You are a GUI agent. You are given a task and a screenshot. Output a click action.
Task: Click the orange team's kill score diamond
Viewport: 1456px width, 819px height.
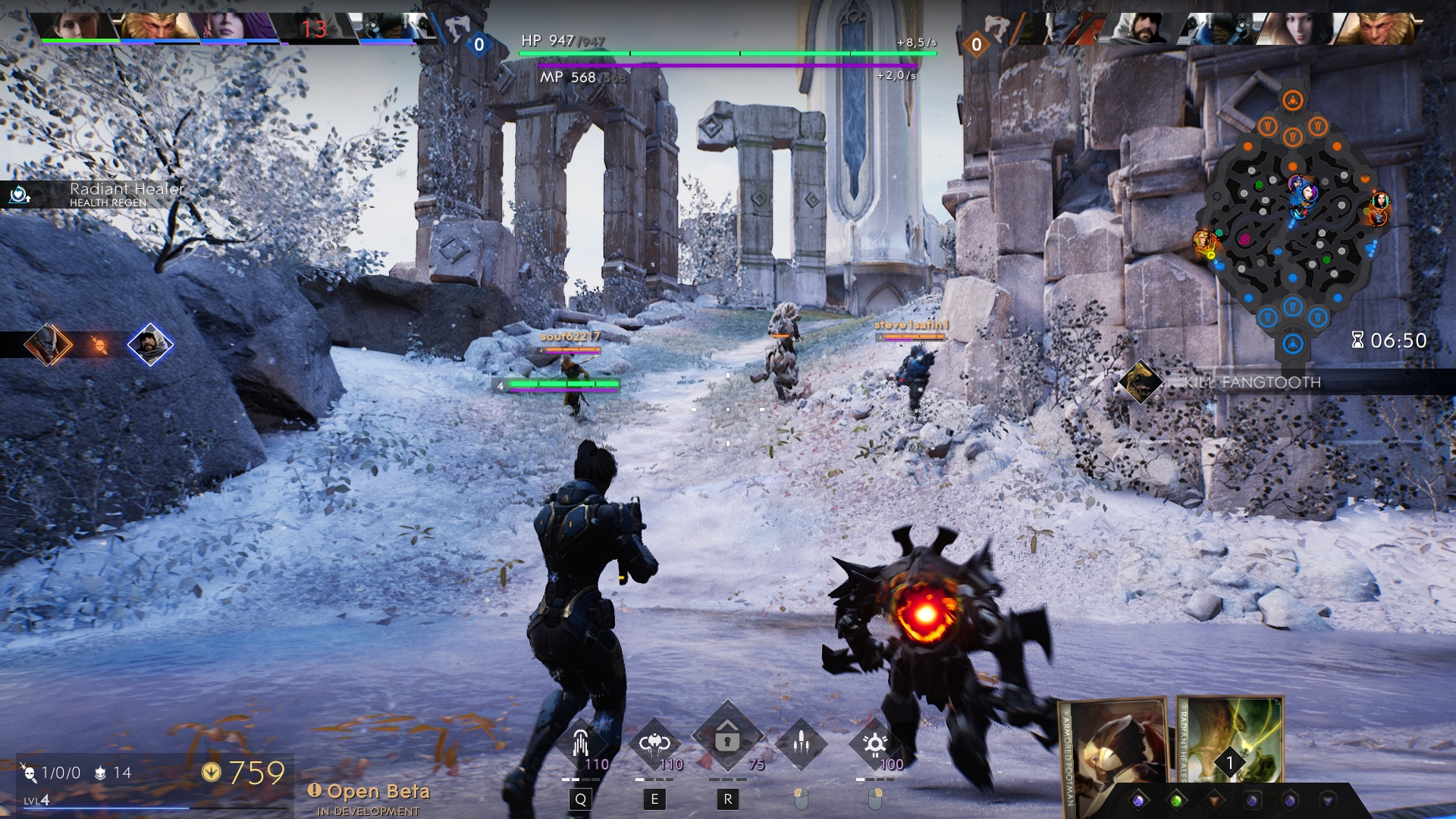[x=977, y=45]
